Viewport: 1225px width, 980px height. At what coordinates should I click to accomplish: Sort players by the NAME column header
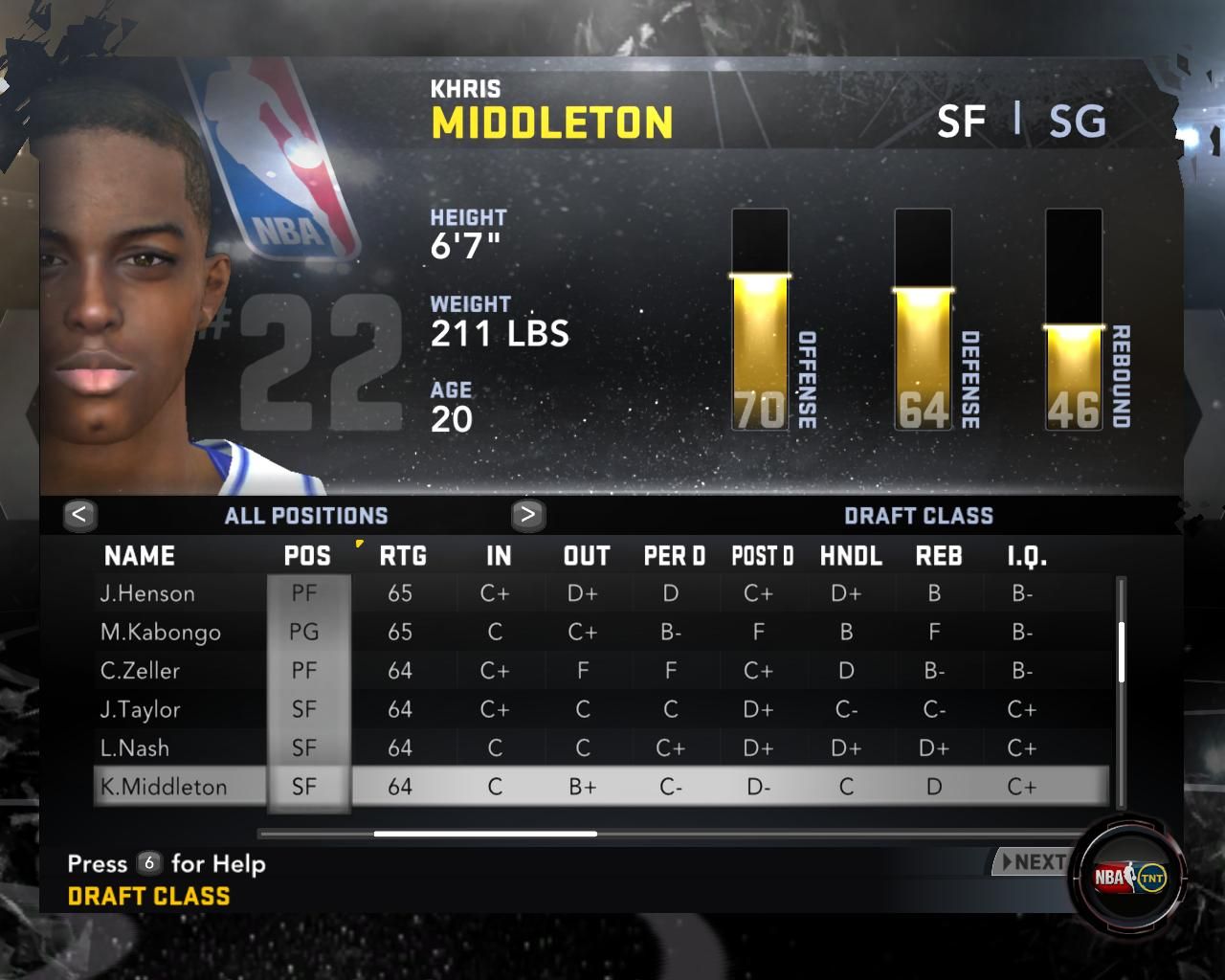coord(140,556)
